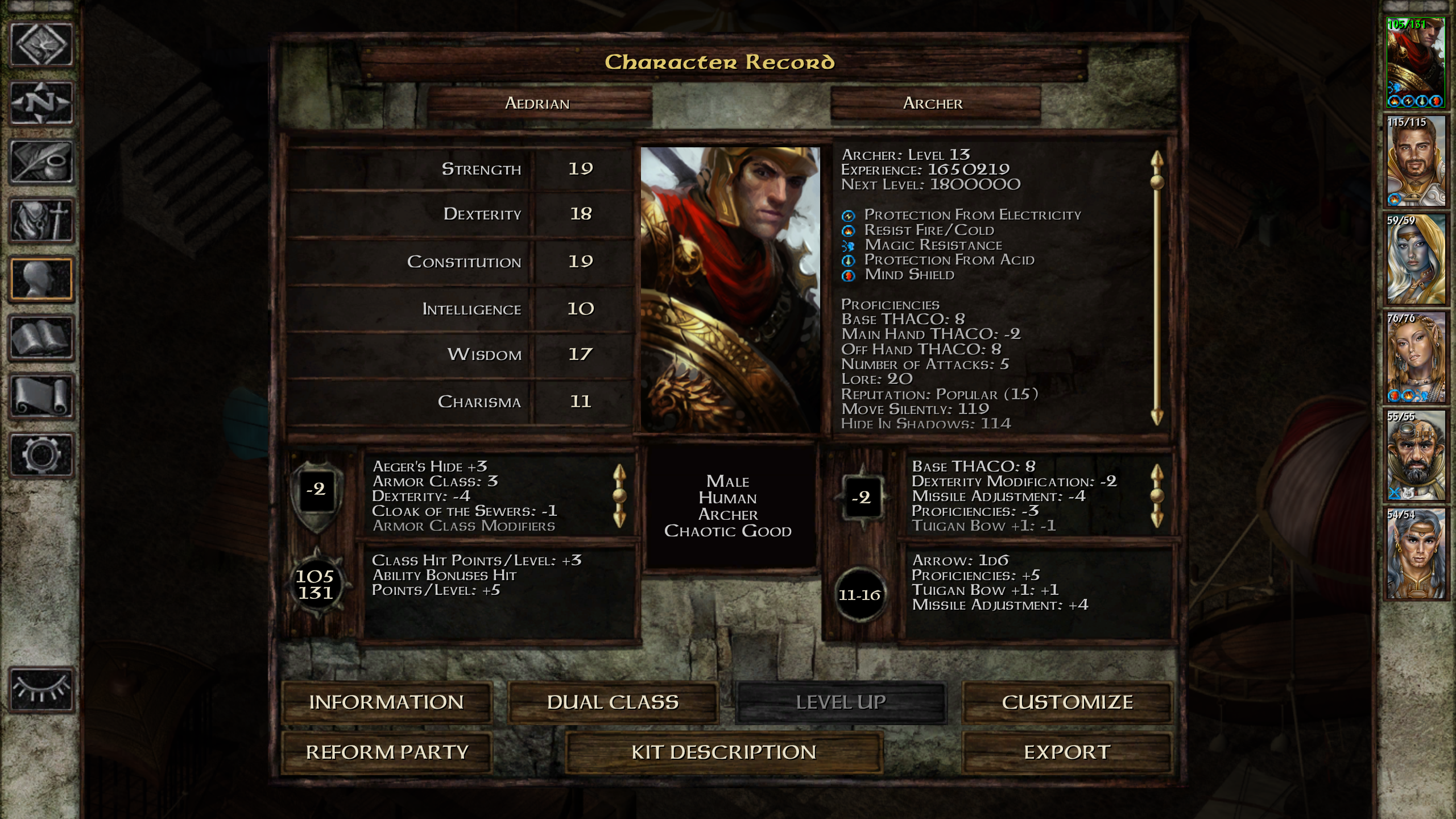Open the options gear icon
Screen dimensions: 1456x819
click(x=42, y=455)
